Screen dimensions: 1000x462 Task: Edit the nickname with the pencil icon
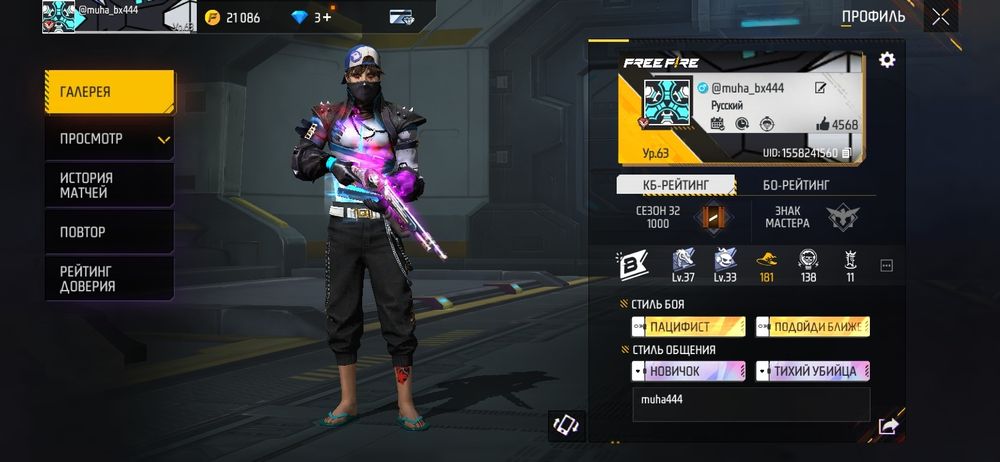[x=821, y=88]
